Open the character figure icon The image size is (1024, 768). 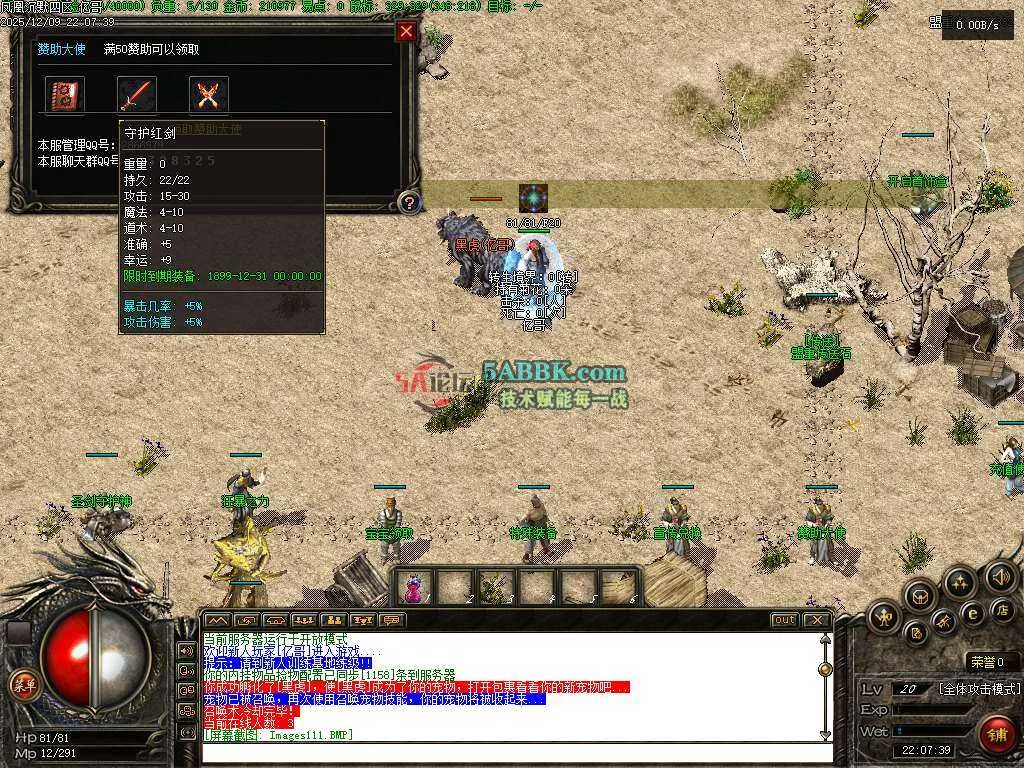[x=885, y=617]
